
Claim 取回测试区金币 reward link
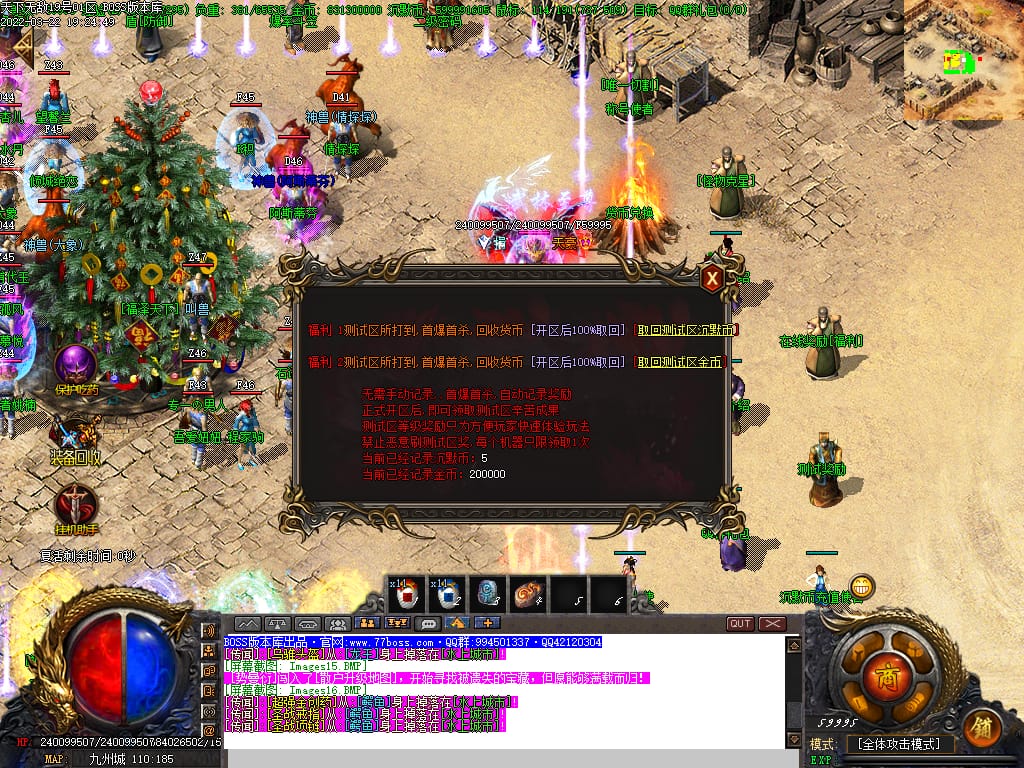coord(681,362)
